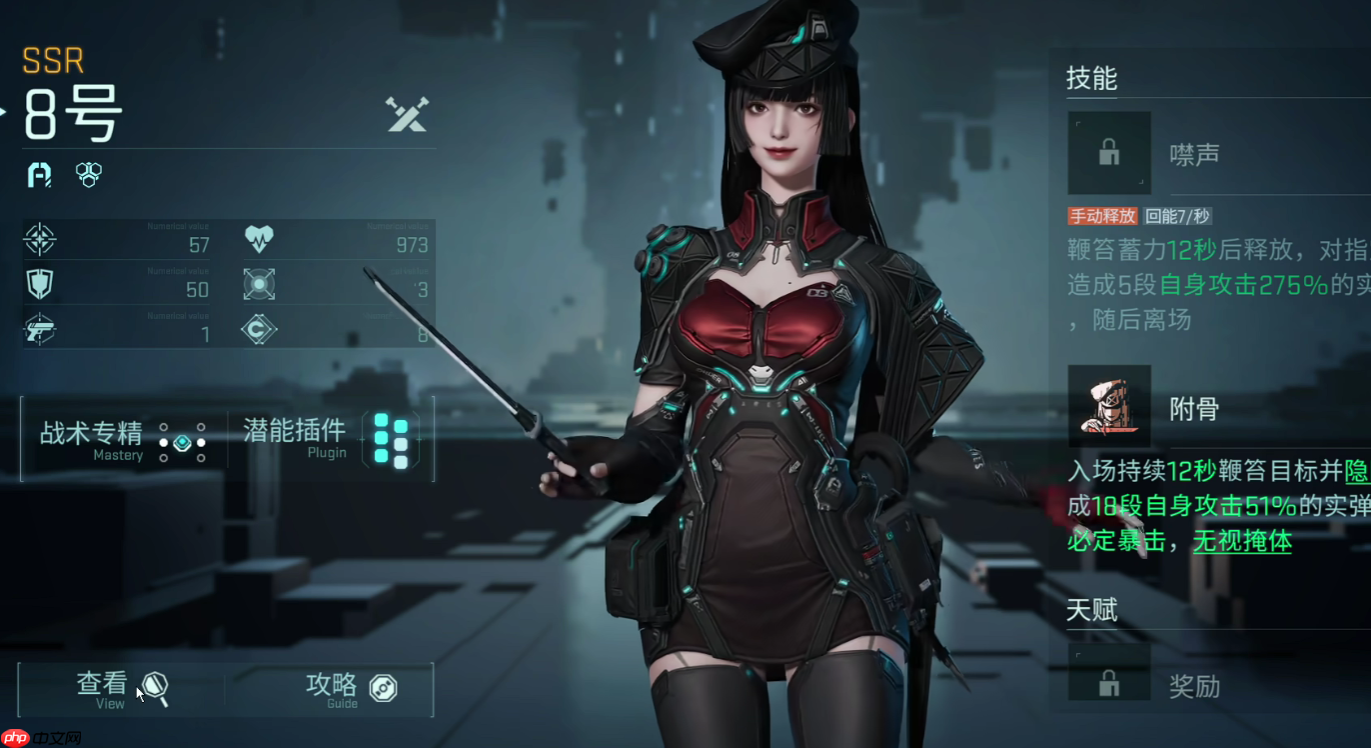Open the locked 噤声 skill icon
The width and height of the screenshot is (1371, 748).
pos(1108,152)
